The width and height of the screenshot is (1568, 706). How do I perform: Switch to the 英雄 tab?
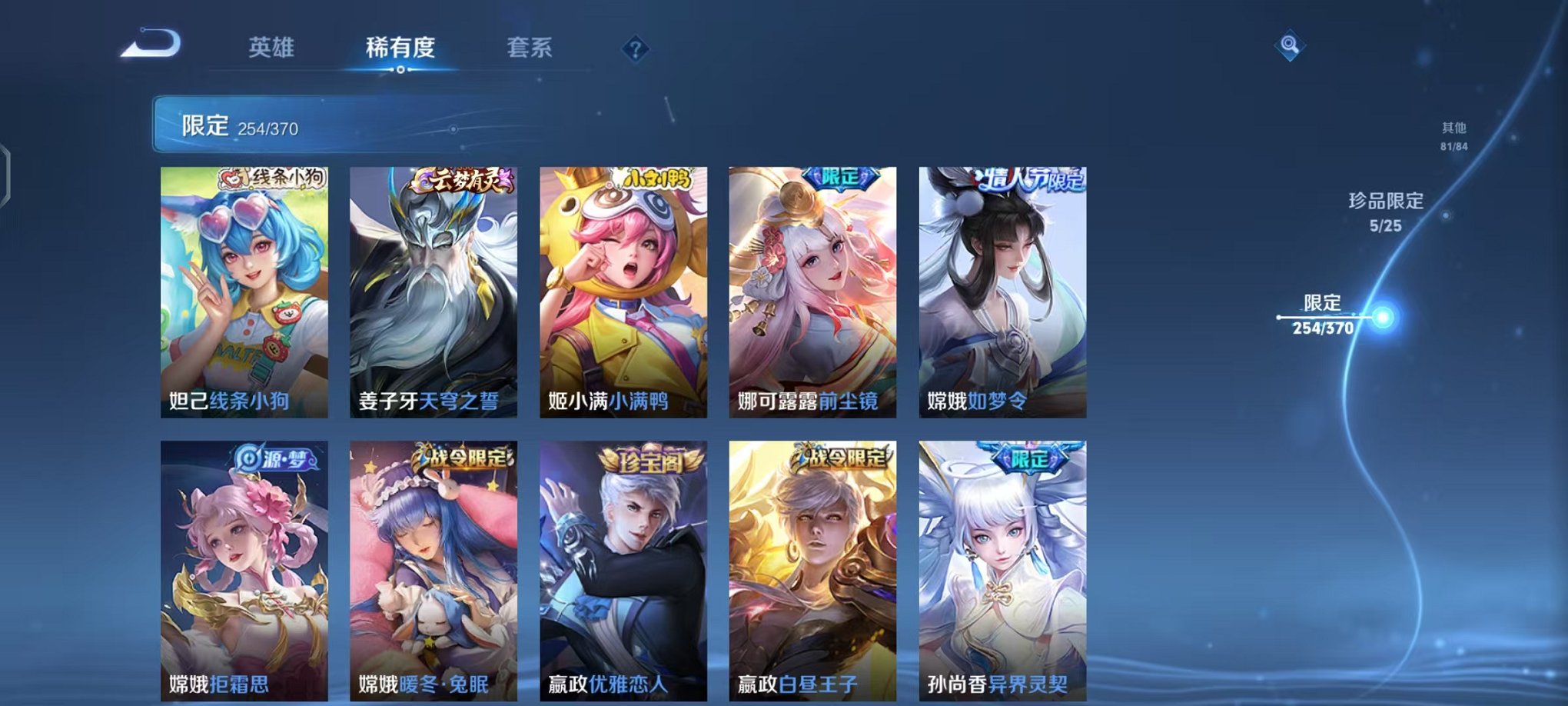[272, 48]
